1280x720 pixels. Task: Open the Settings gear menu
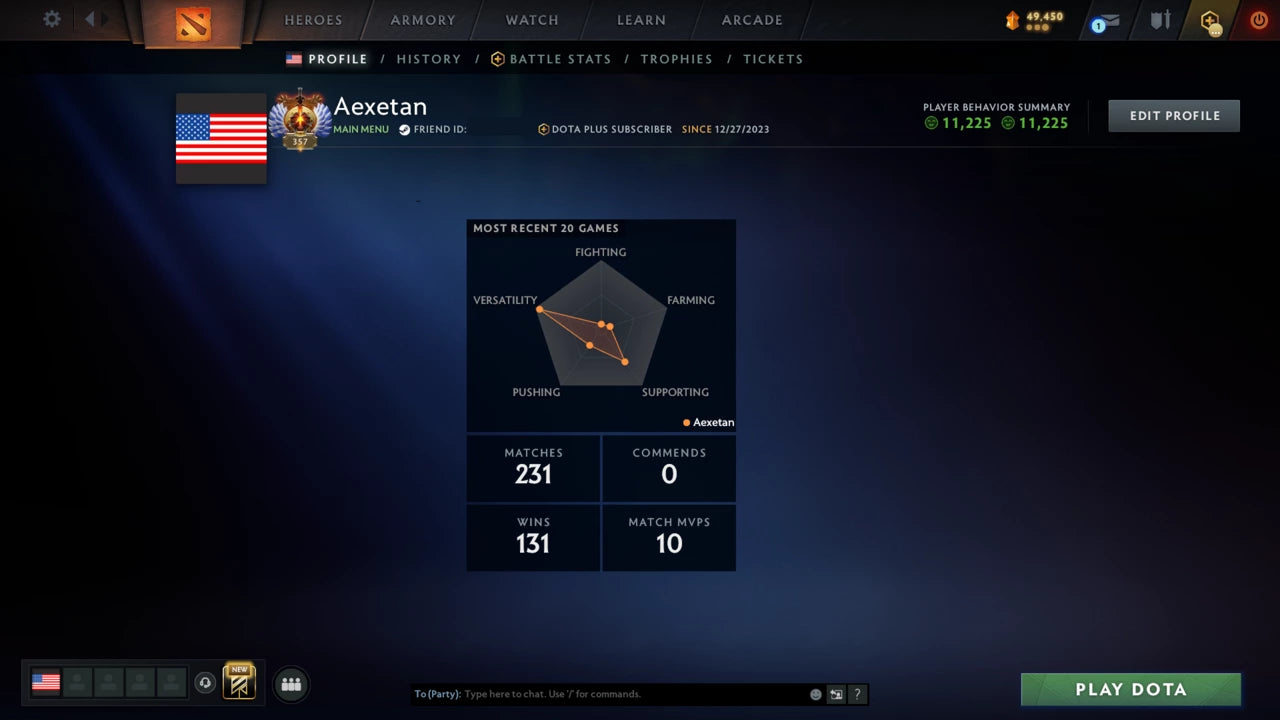point(50,19)
